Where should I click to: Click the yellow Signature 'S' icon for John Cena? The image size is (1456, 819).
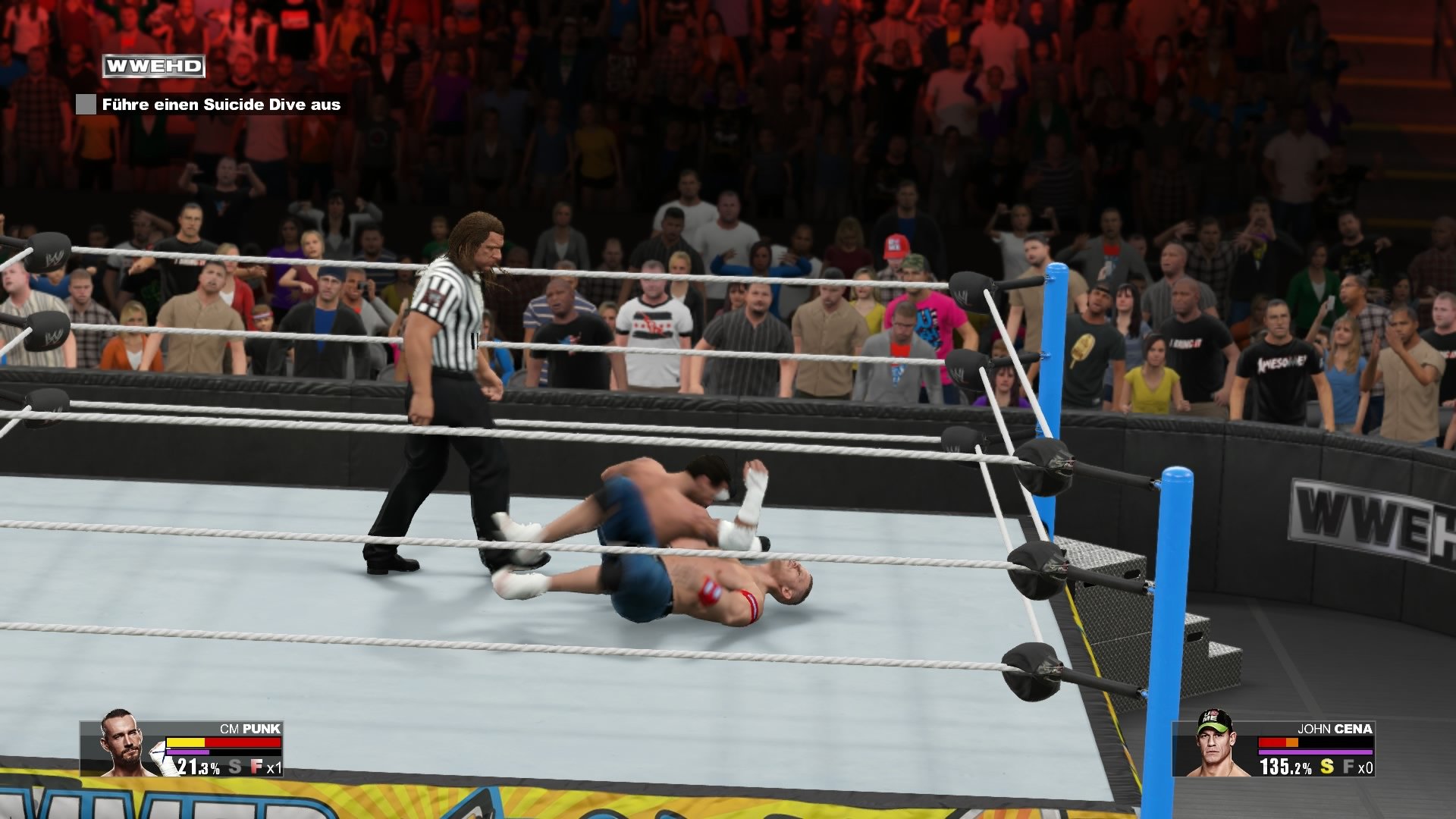[1327, 767]
